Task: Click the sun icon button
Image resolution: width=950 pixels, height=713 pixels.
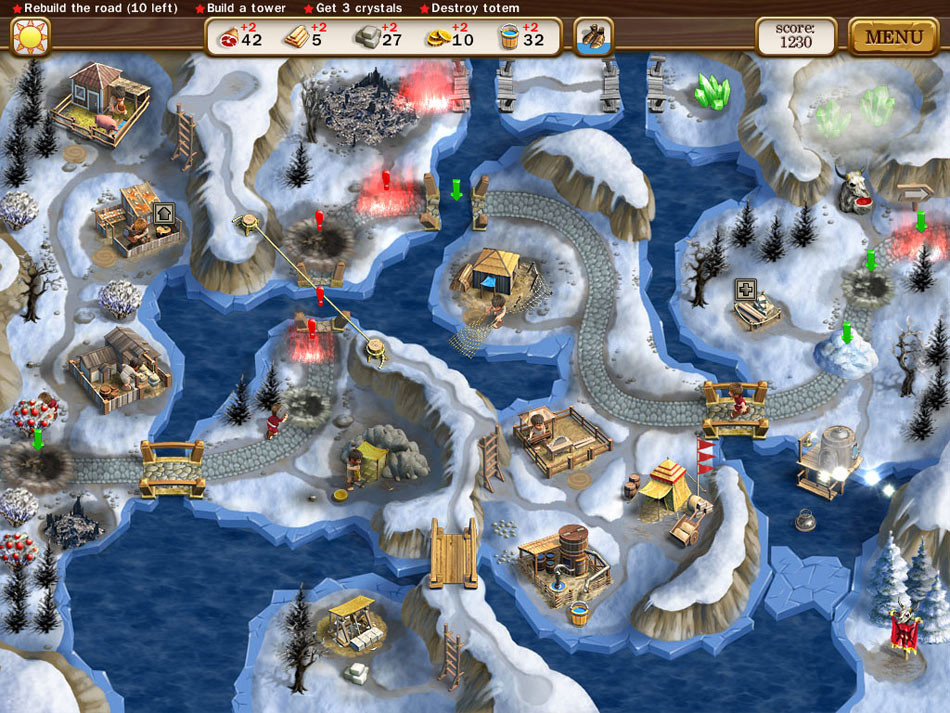Action: pos(30,38)
